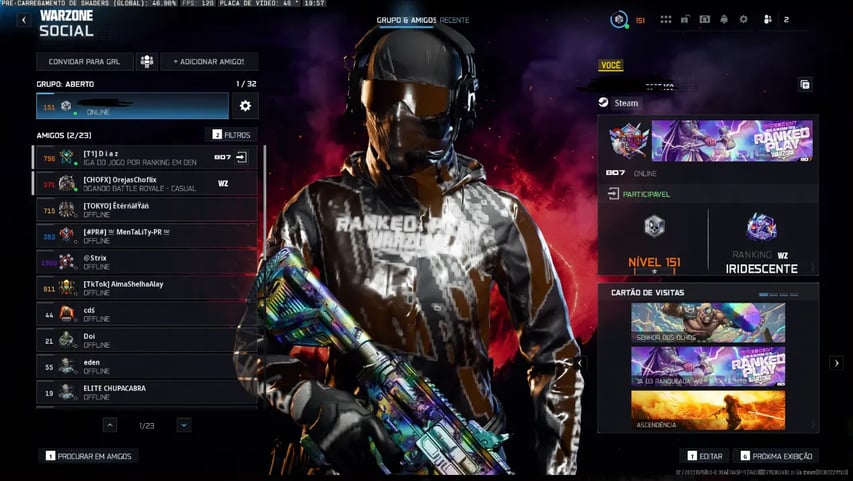The width and height of the screenshot is (853, 481).
Task: Go to the previous friends list page
Action: (x=110, y=425)
